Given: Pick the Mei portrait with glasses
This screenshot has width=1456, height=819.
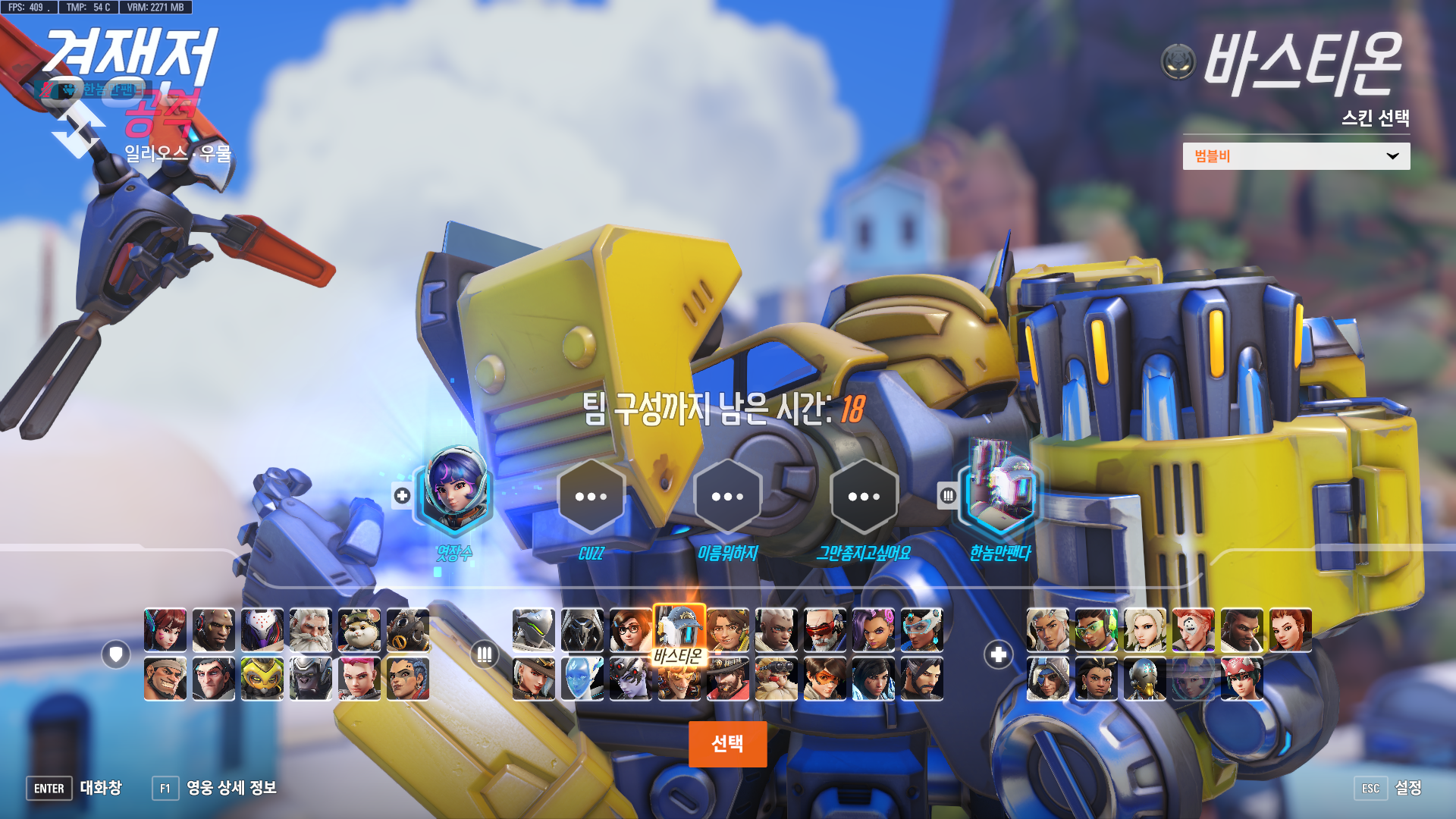Looking at the screenshot, I should (631, 630).
